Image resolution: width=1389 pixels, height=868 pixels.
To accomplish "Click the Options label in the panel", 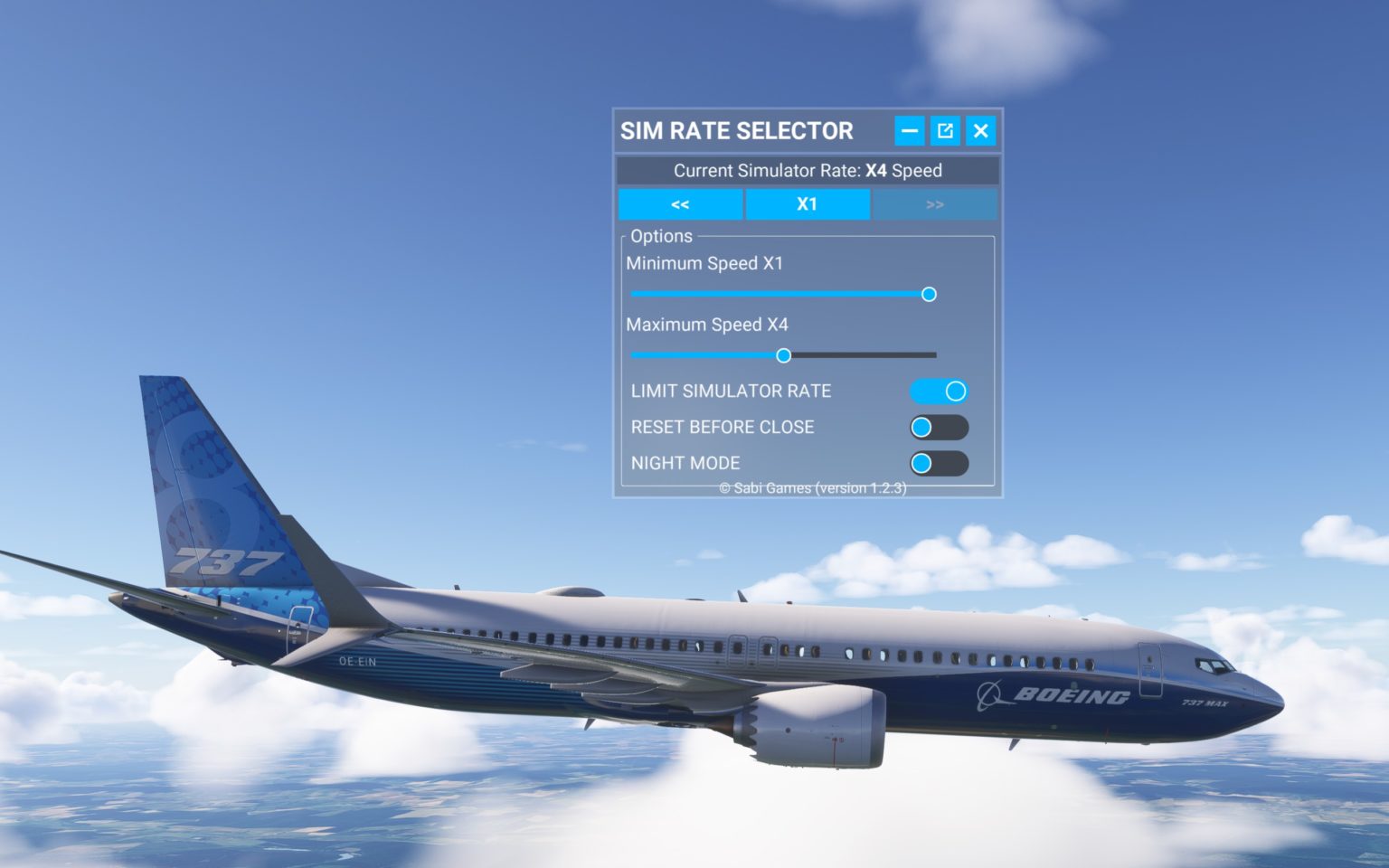I will tap(661, 236).
